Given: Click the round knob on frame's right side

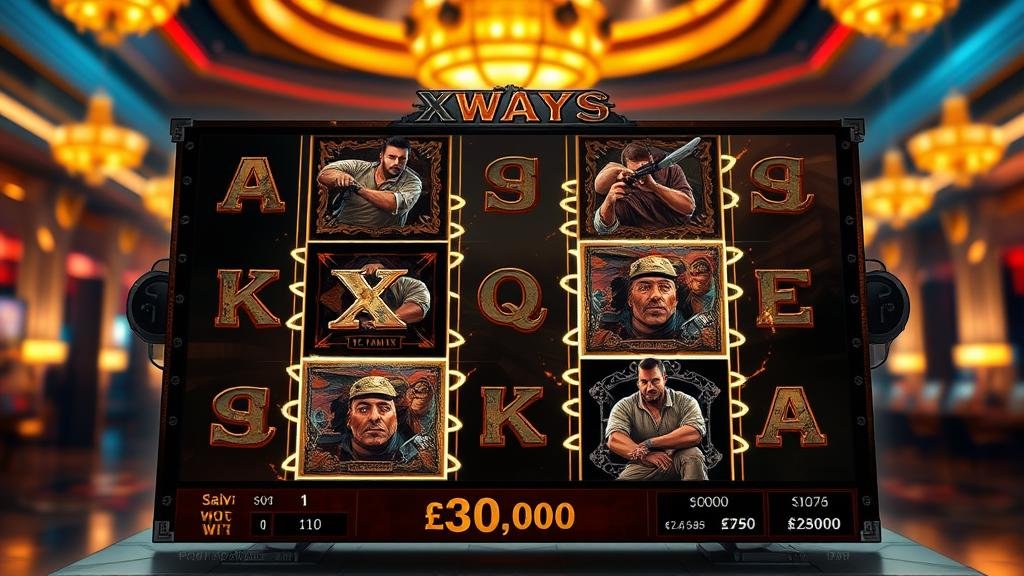Looking at the screenshot, I should coord(884,302).
